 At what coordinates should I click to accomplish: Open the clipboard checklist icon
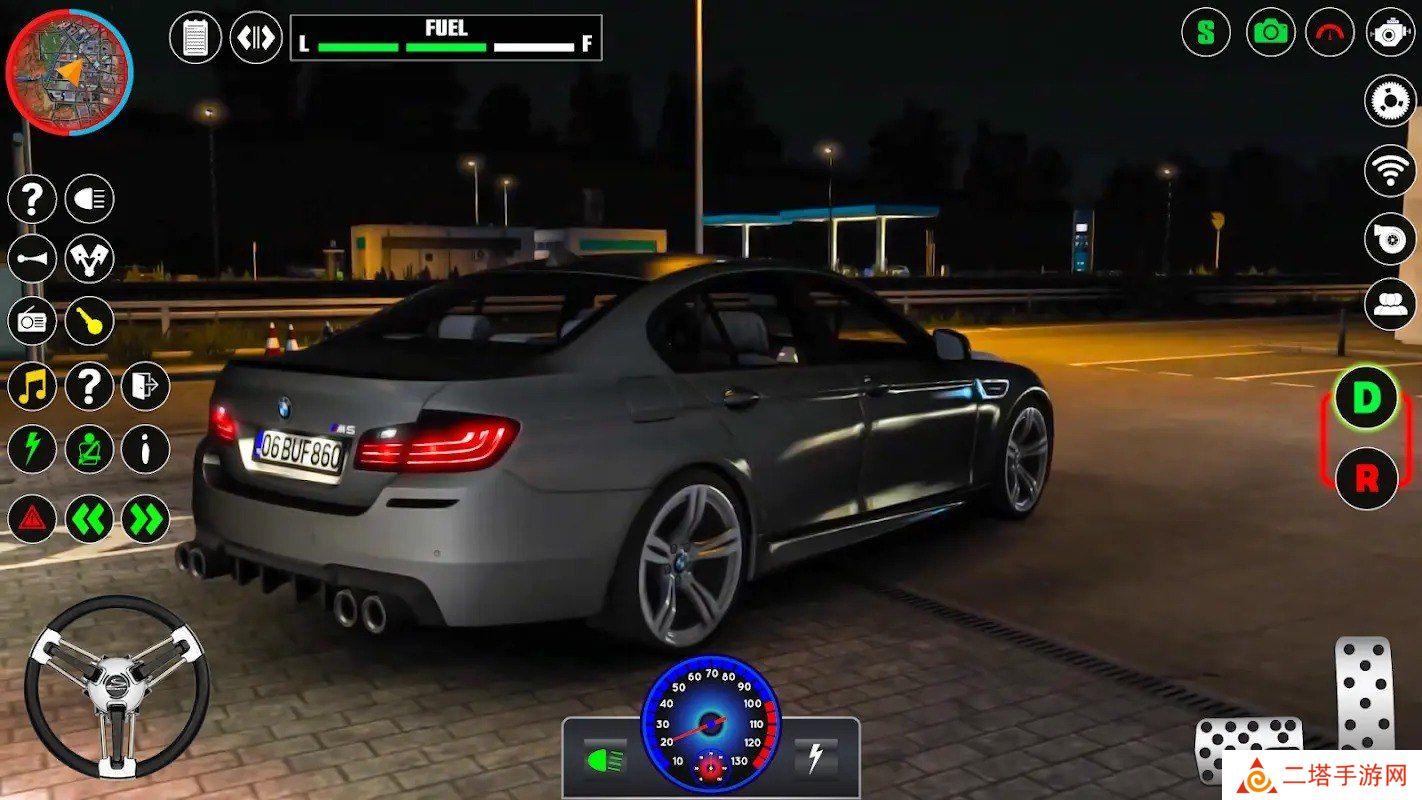[x=196, y=38]
